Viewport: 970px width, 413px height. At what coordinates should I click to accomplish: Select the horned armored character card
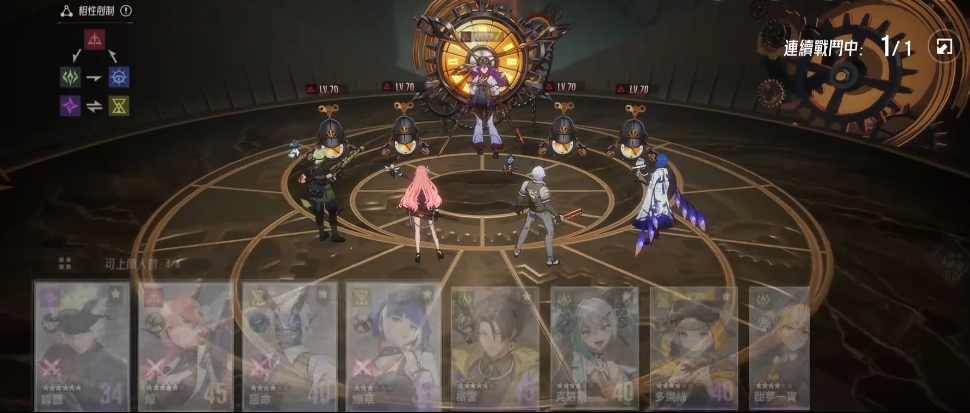[289, 345]
